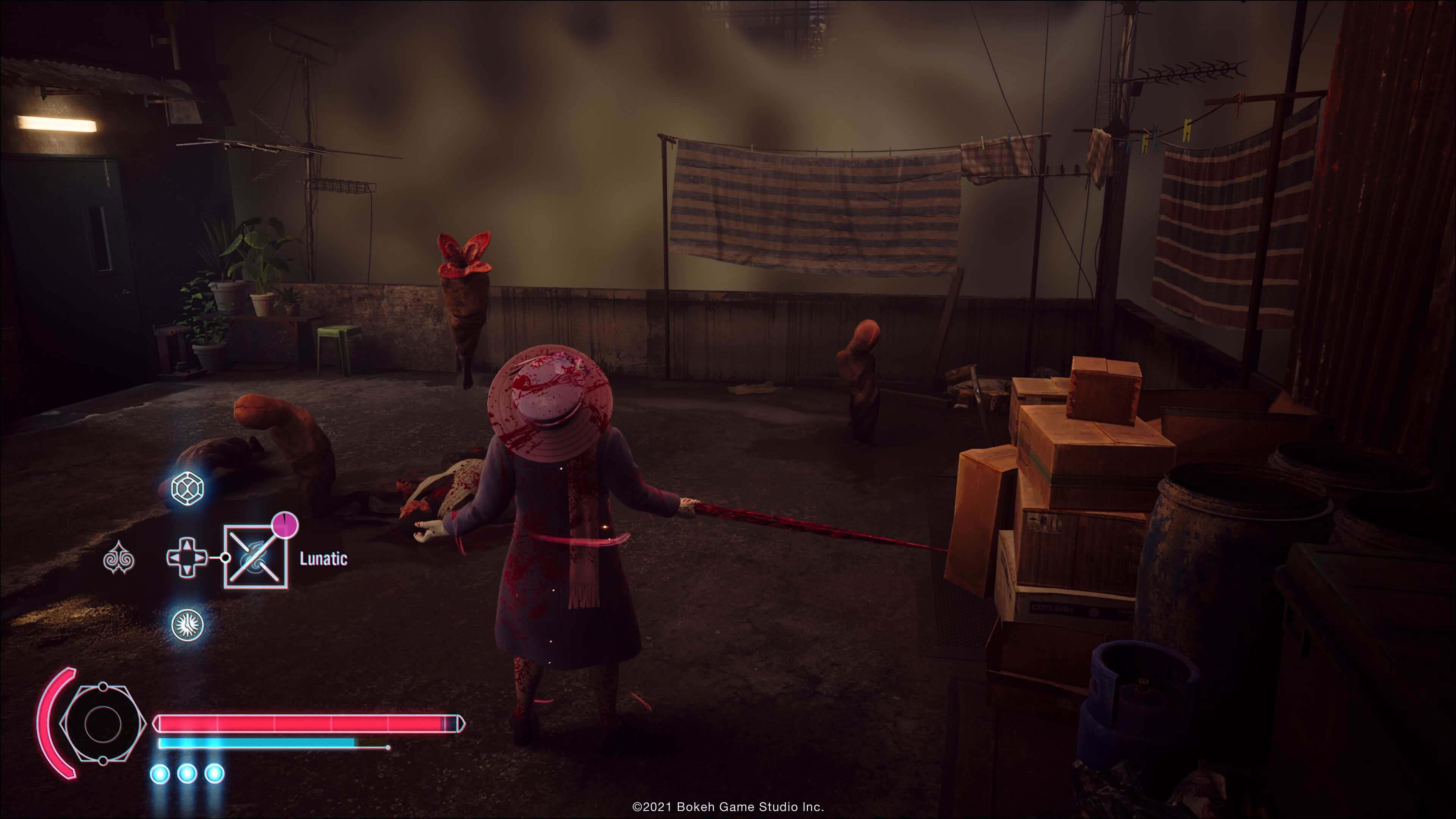Choose the twin-spiral spade skill icon
This screenshot has width=1456, height=819.
119,557
